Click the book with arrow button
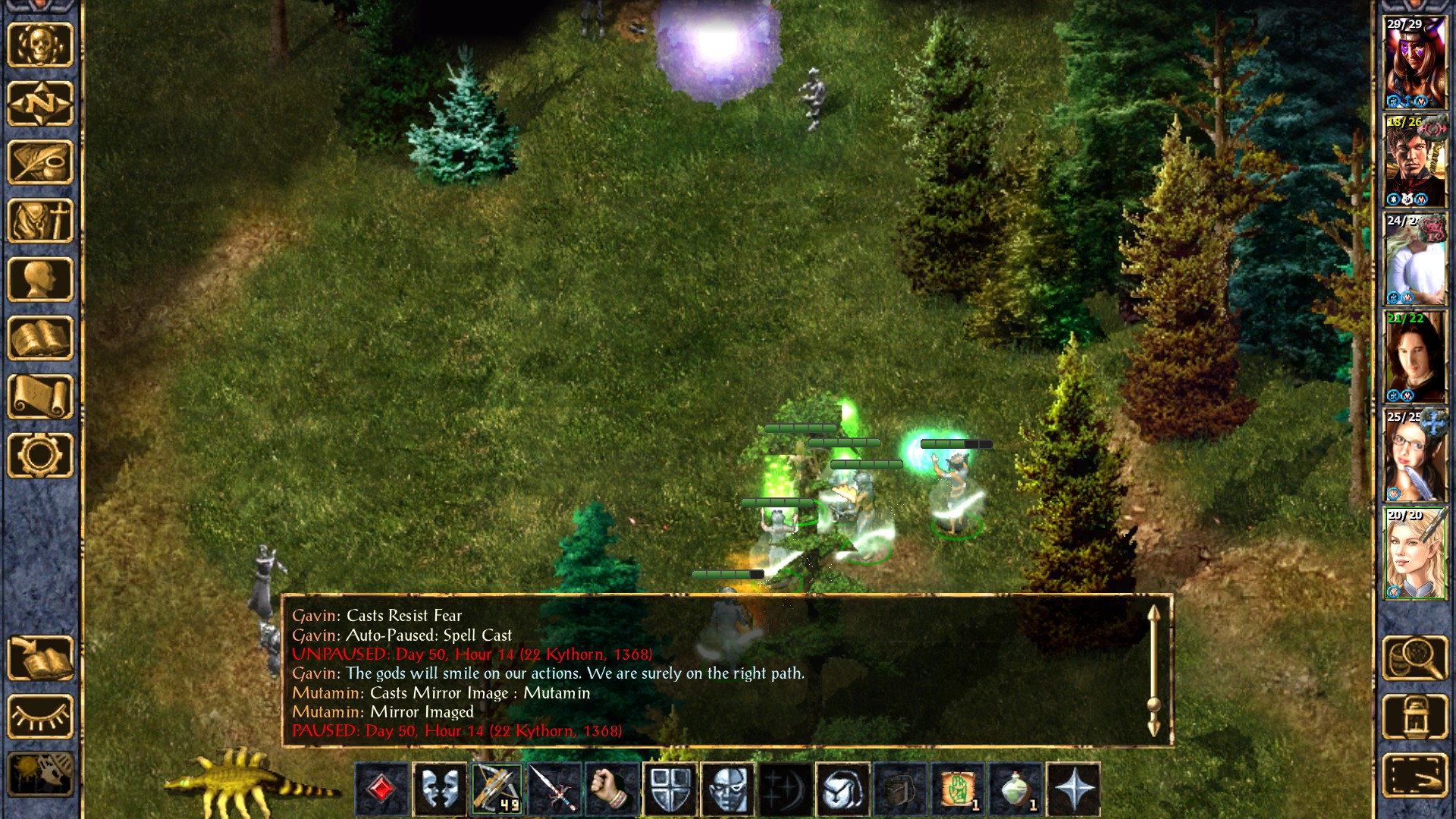This screenshot has height=819, width=1456. pyautogui.click(x=40, y=658)
